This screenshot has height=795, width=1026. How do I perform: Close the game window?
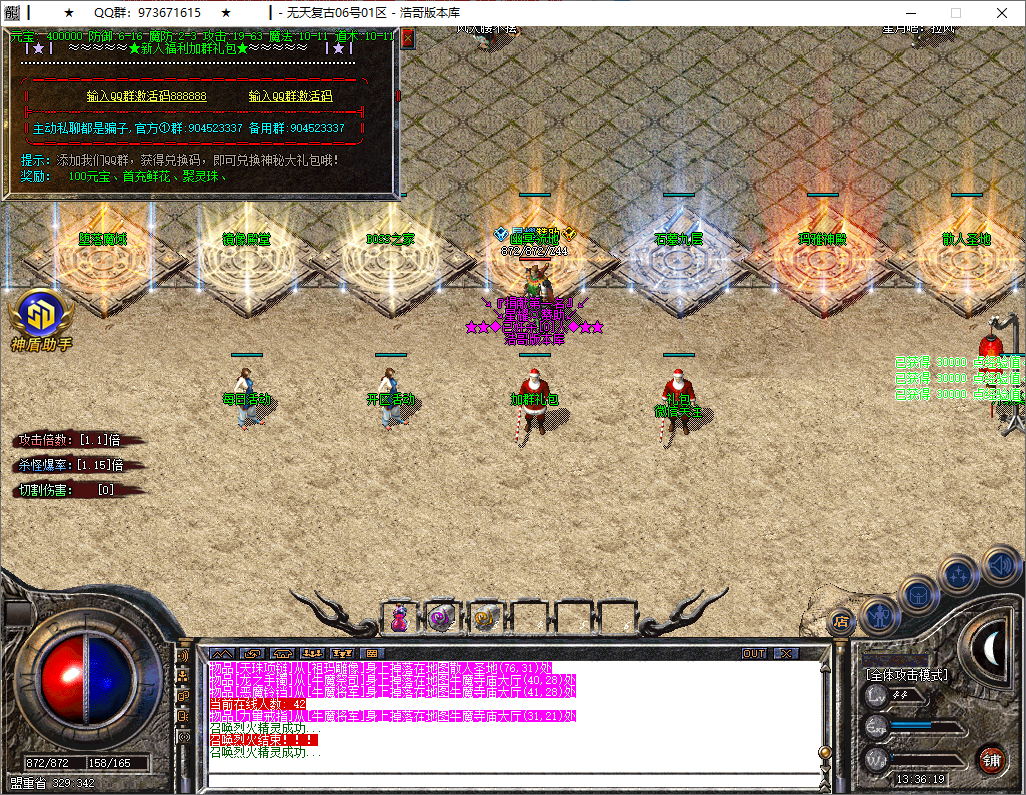1002,13
